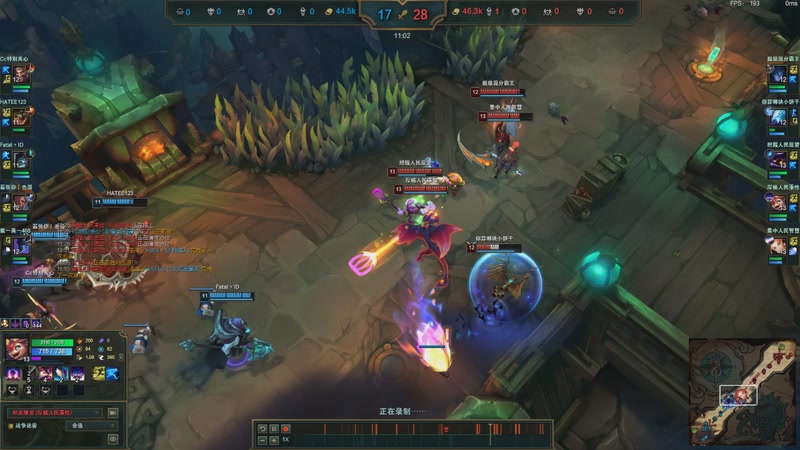This screenshot has height=450, width=800.
Task: Decrease the replay playback speed
Action: click(x=261, y=439)
